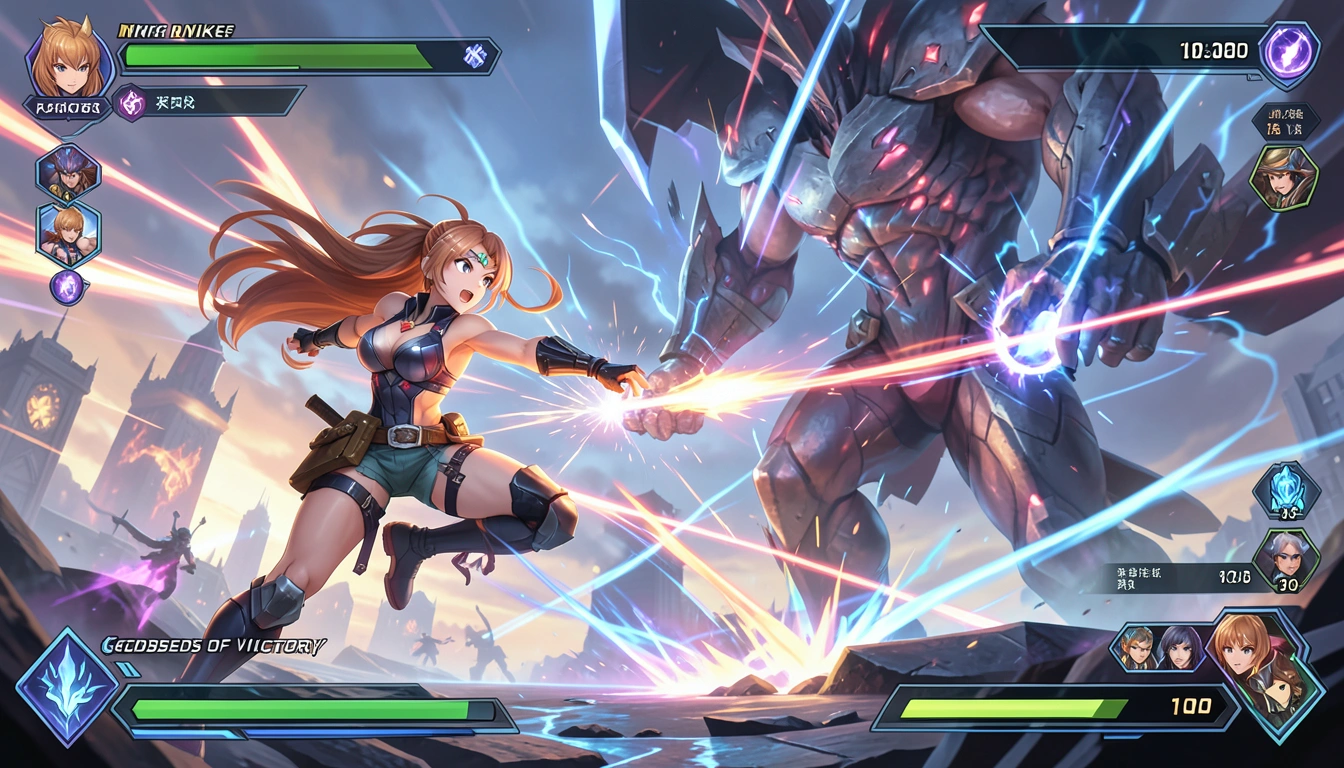The image size is (1344, 768).
Task: Activate the small purple orb below the teammate portraits
Action: [x=67, y=287]
